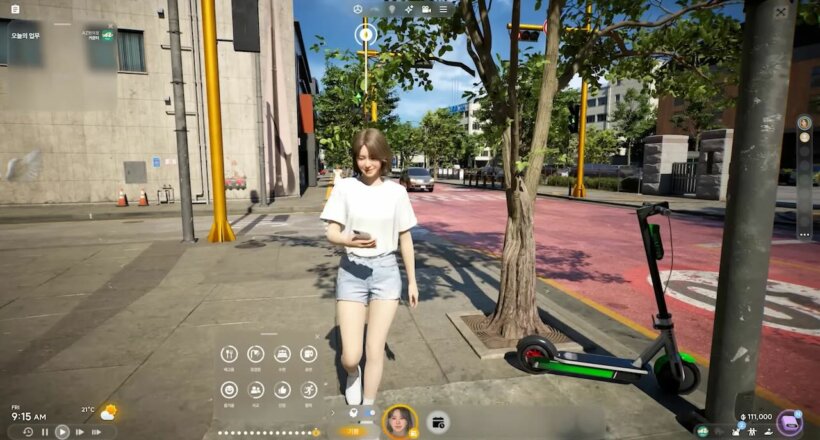Viewport: 820px width, 440px height.
Task: Click the rewind clock icon
Action: [28, 432]
